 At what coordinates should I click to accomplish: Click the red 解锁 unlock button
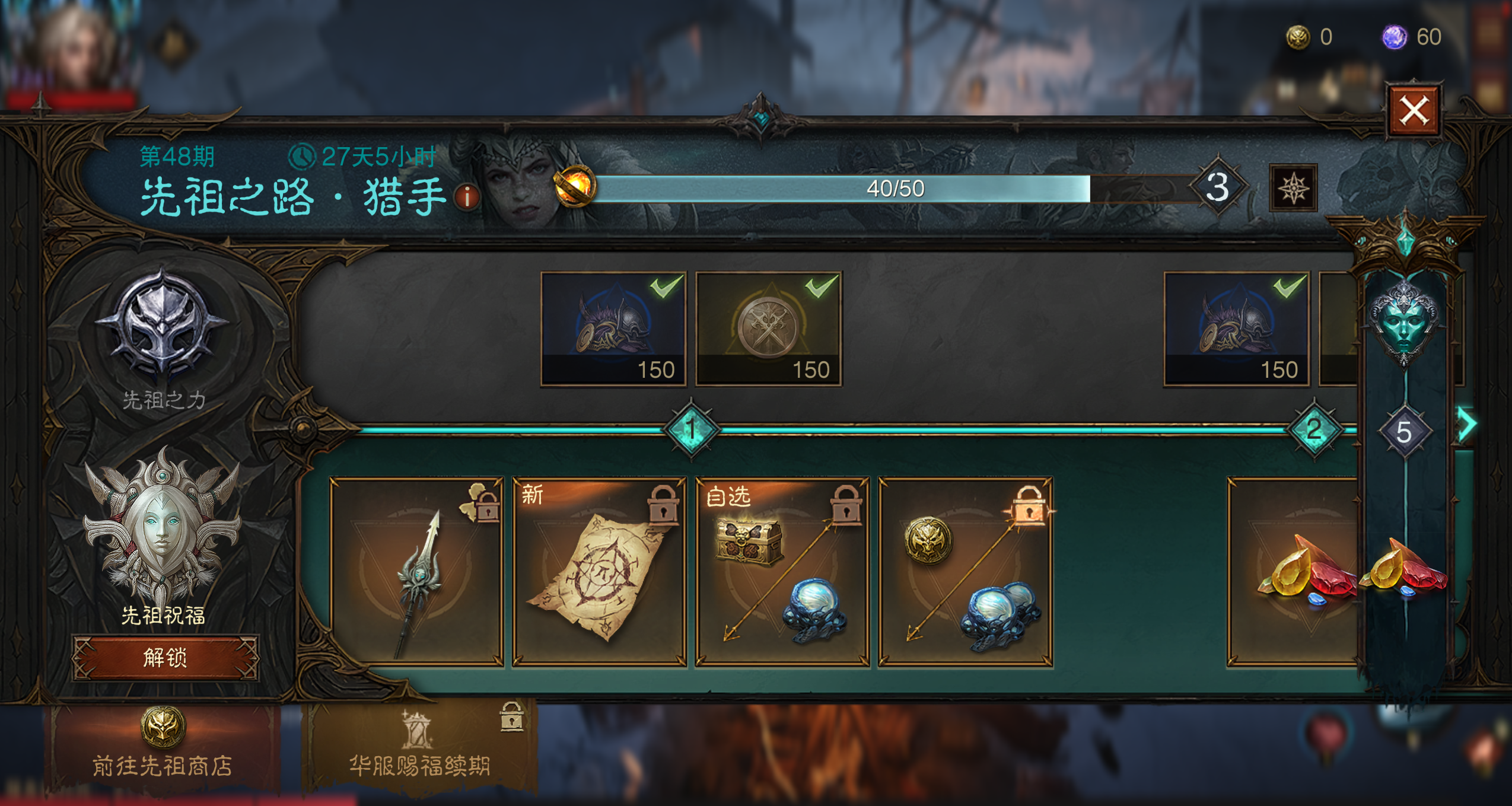click(165, 658)
